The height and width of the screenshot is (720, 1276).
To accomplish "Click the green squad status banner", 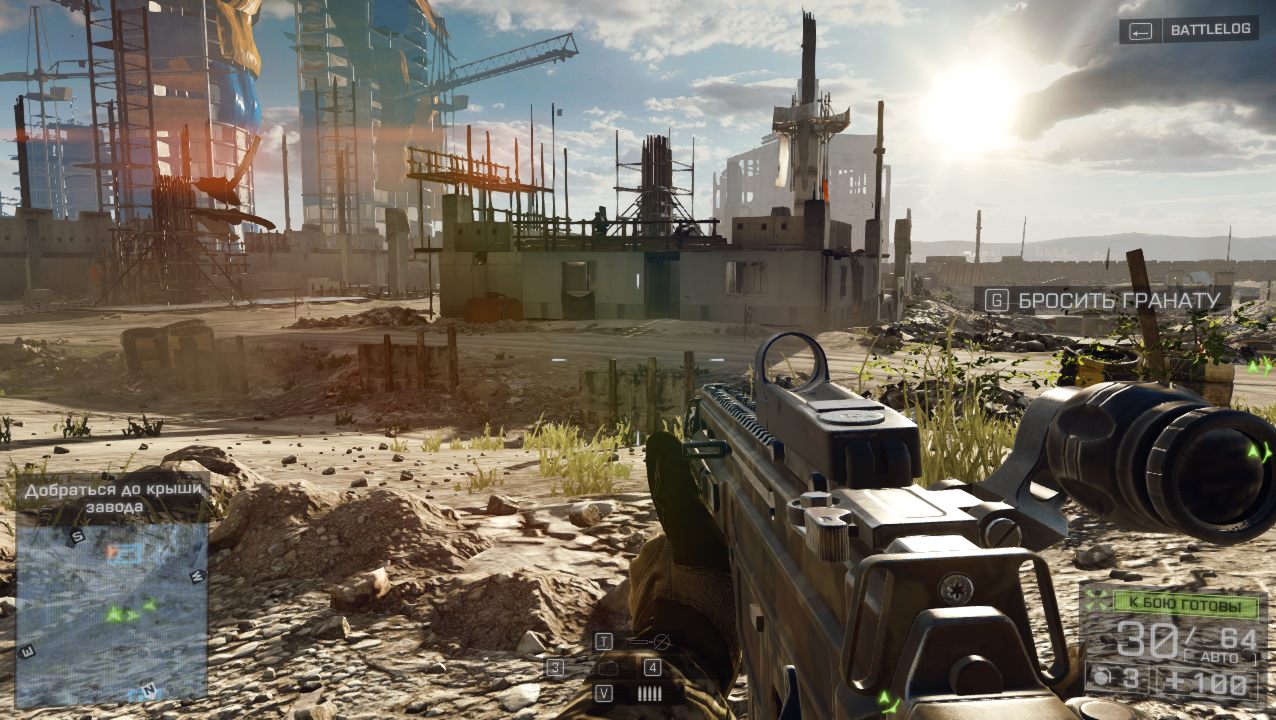I will coord(1187,604).
